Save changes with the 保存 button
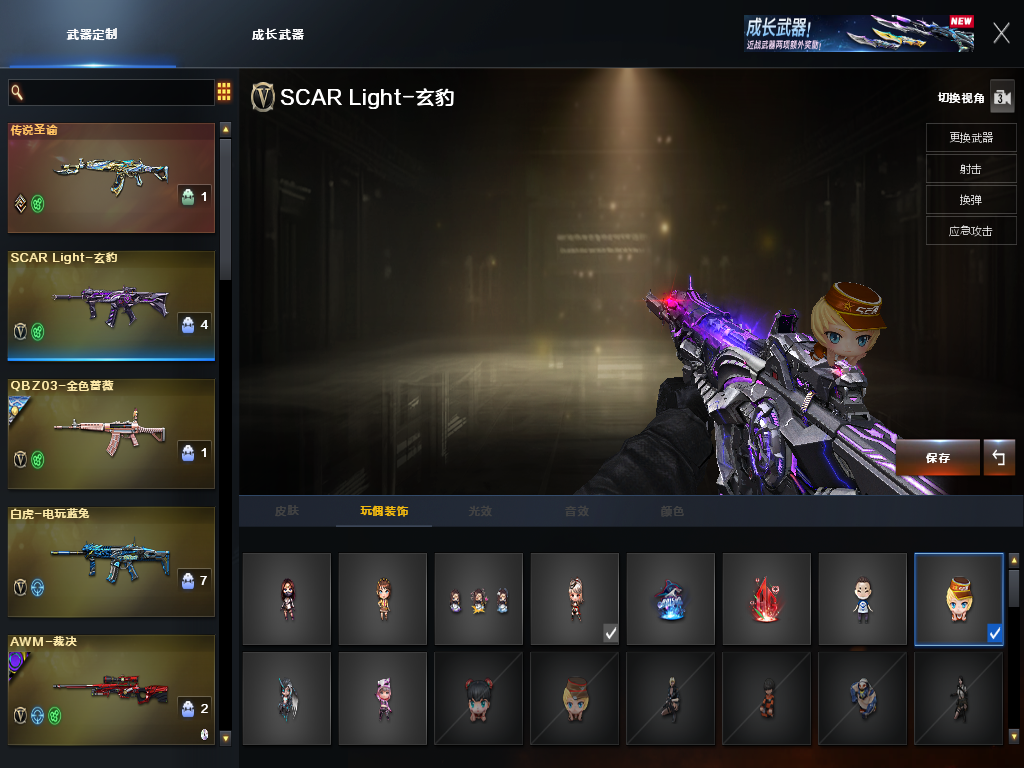This screenshot has height=768, width=1024. click(937, 458)
